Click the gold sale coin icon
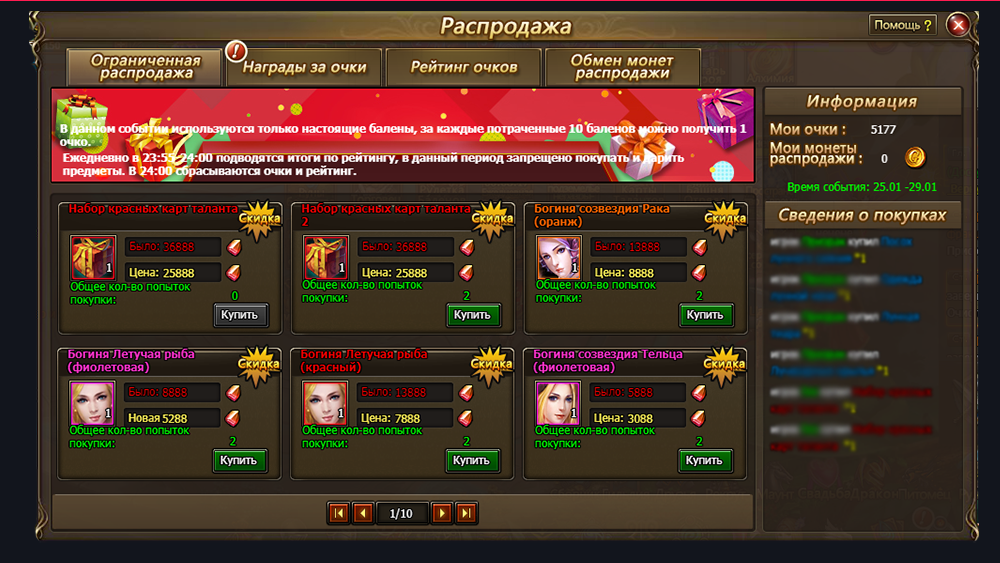Image resolution: width=1000 pixels, height=563 pixels. point(915,157)
